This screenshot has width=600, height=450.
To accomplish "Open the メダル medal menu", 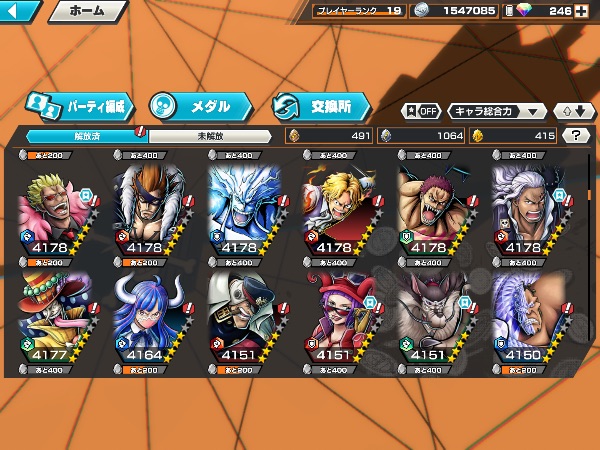I will pyautogui.click(x=197, y=105).
